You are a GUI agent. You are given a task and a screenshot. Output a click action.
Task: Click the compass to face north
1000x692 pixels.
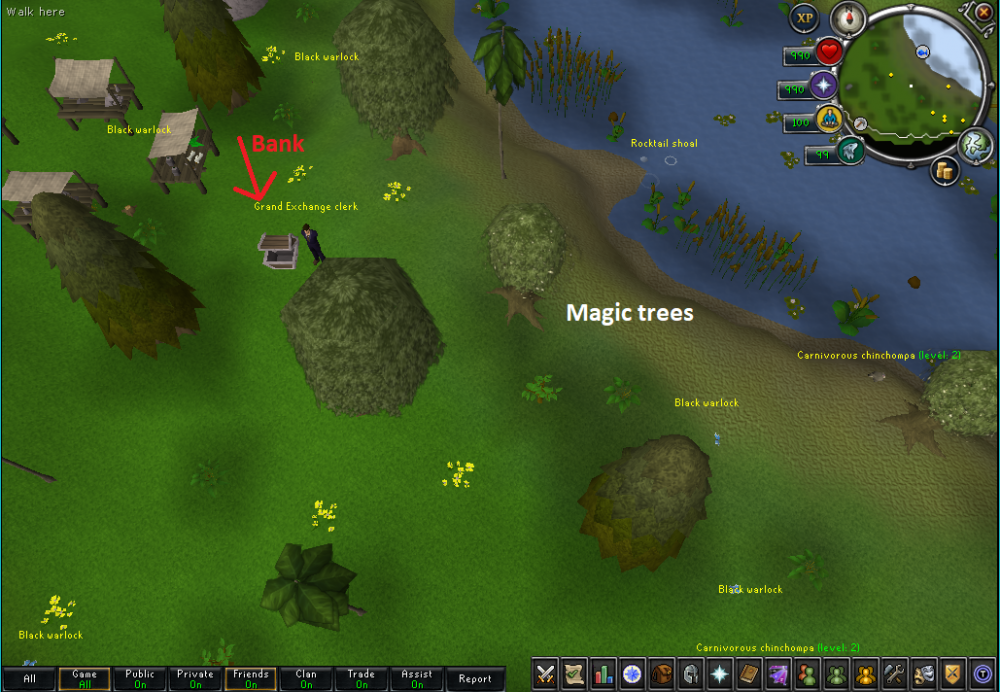click(848, 17)
